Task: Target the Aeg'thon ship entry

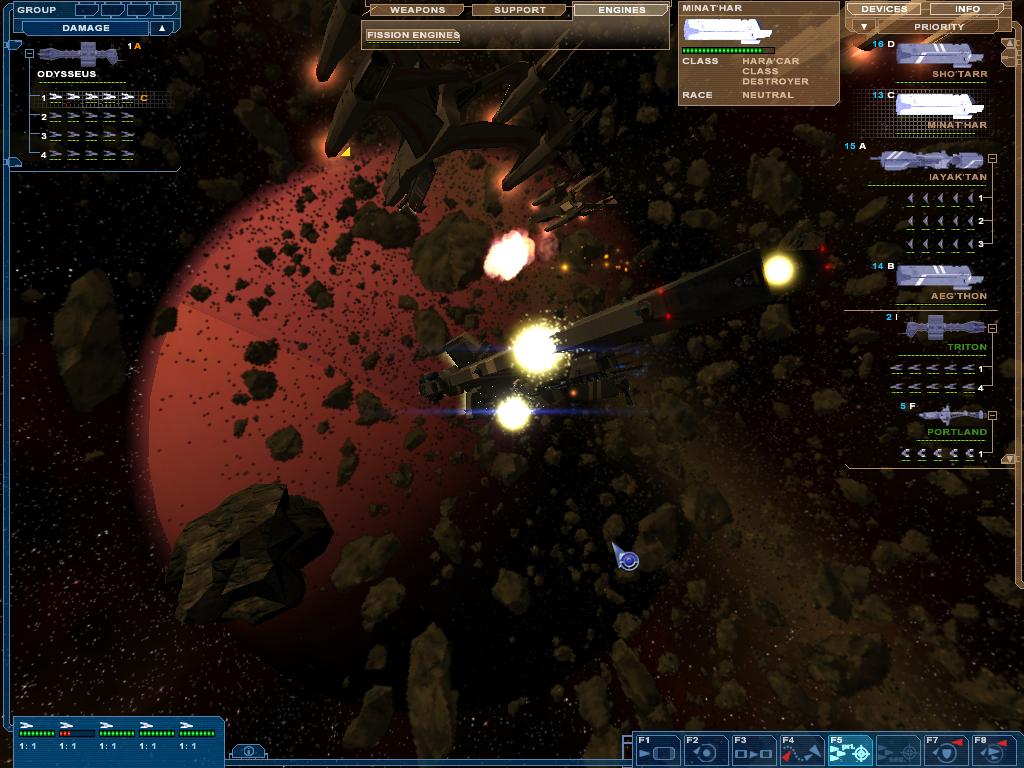Action: 939,279
